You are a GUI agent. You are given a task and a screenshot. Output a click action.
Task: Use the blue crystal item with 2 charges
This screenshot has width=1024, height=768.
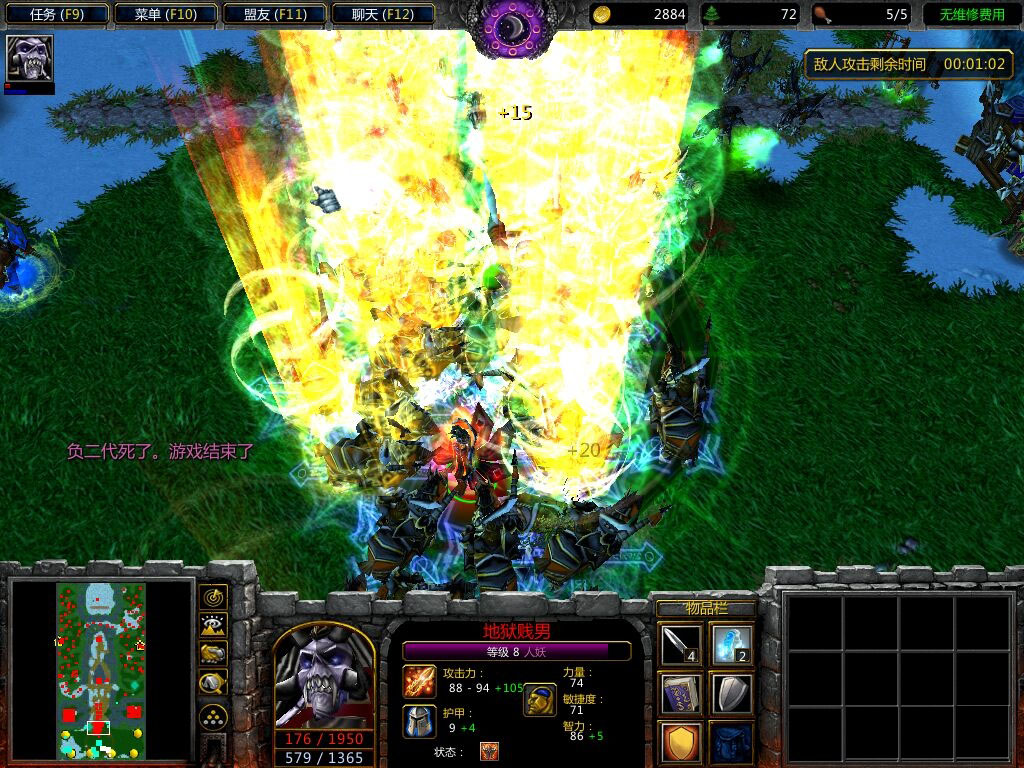731,645
